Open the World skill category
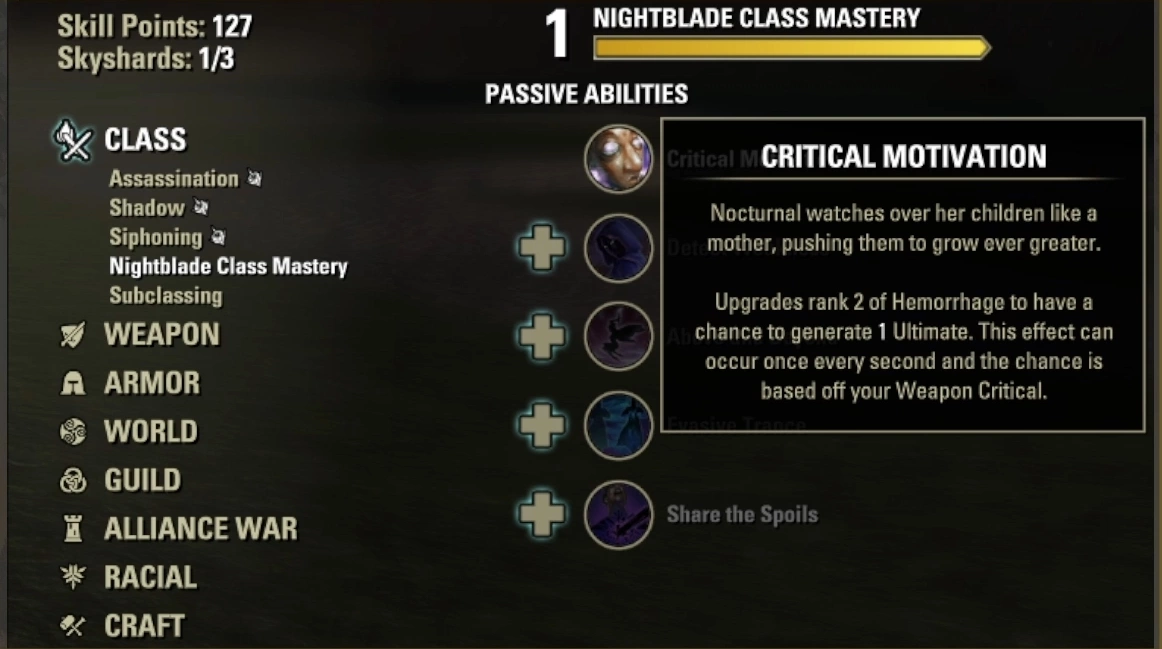1162x649 pixels. pyautogui.click(x=150, y=431)
